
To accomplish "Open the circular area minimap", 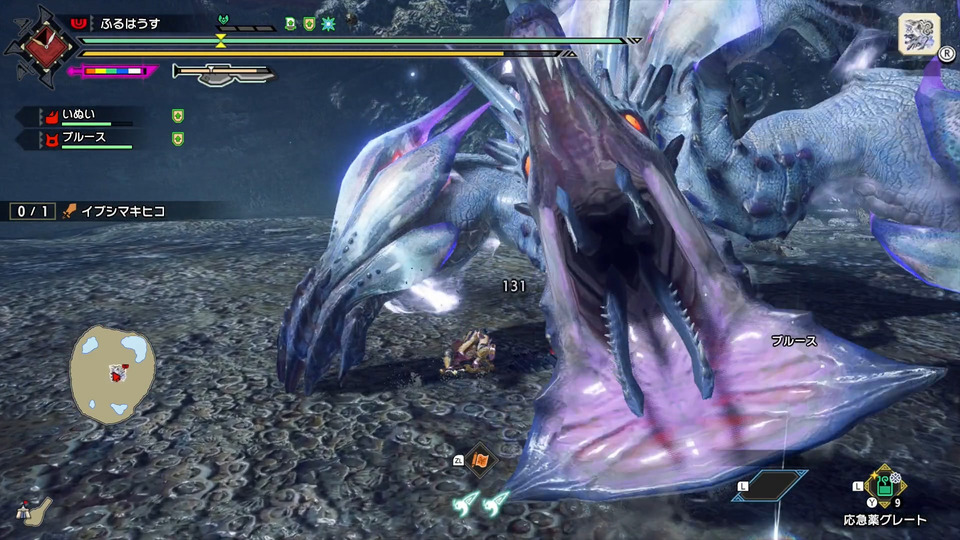I will [x=112, y=372].
